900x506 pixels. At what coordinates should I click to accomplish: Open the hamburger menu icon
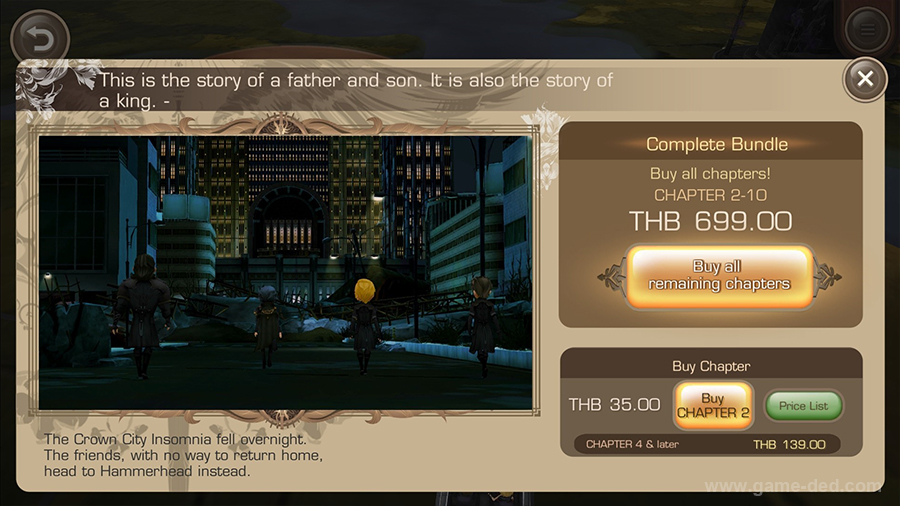point(866,31)
